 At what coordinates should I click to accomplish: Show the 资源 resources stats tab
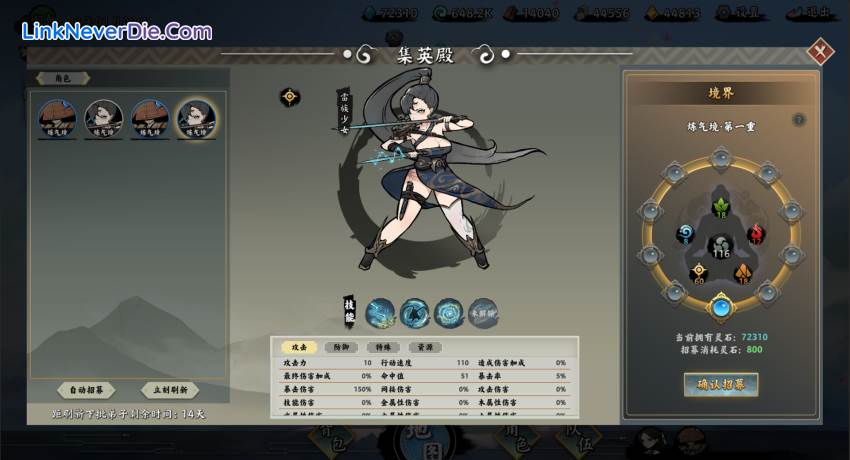(425, 347)
